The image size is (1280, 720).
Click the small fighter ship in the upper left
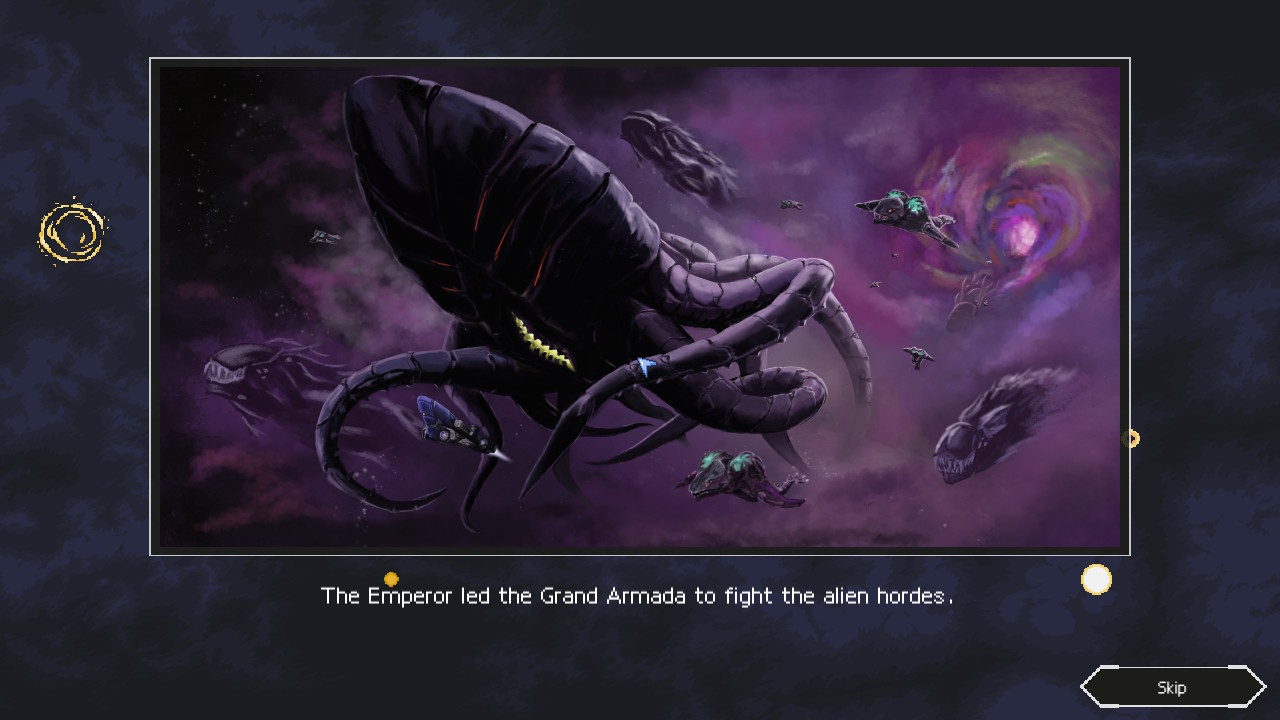point(322,237)
